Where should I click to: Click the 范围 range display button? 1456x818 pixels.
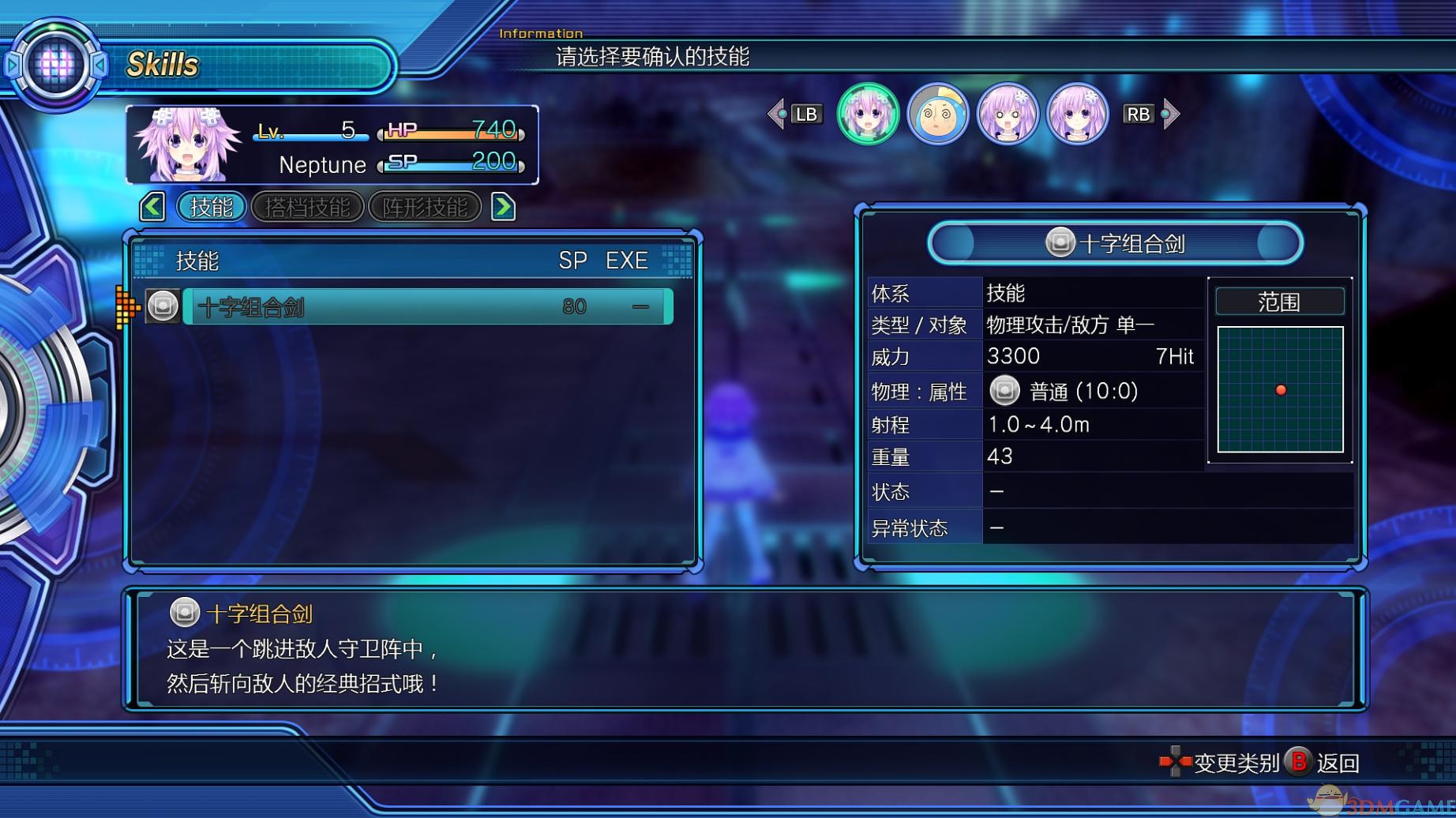click(1279, 301)
